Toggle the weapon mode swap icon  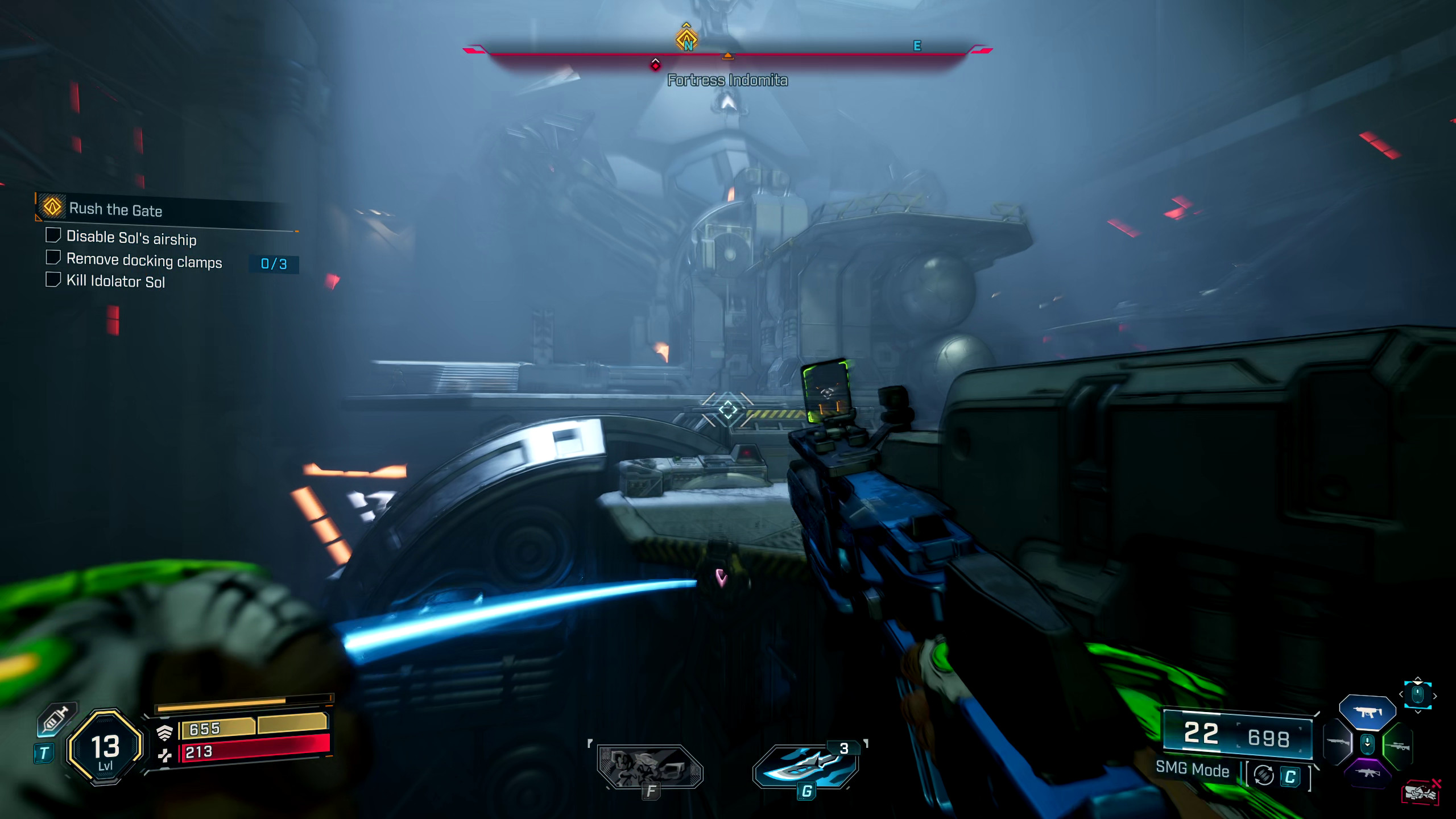pos(1264,775)
